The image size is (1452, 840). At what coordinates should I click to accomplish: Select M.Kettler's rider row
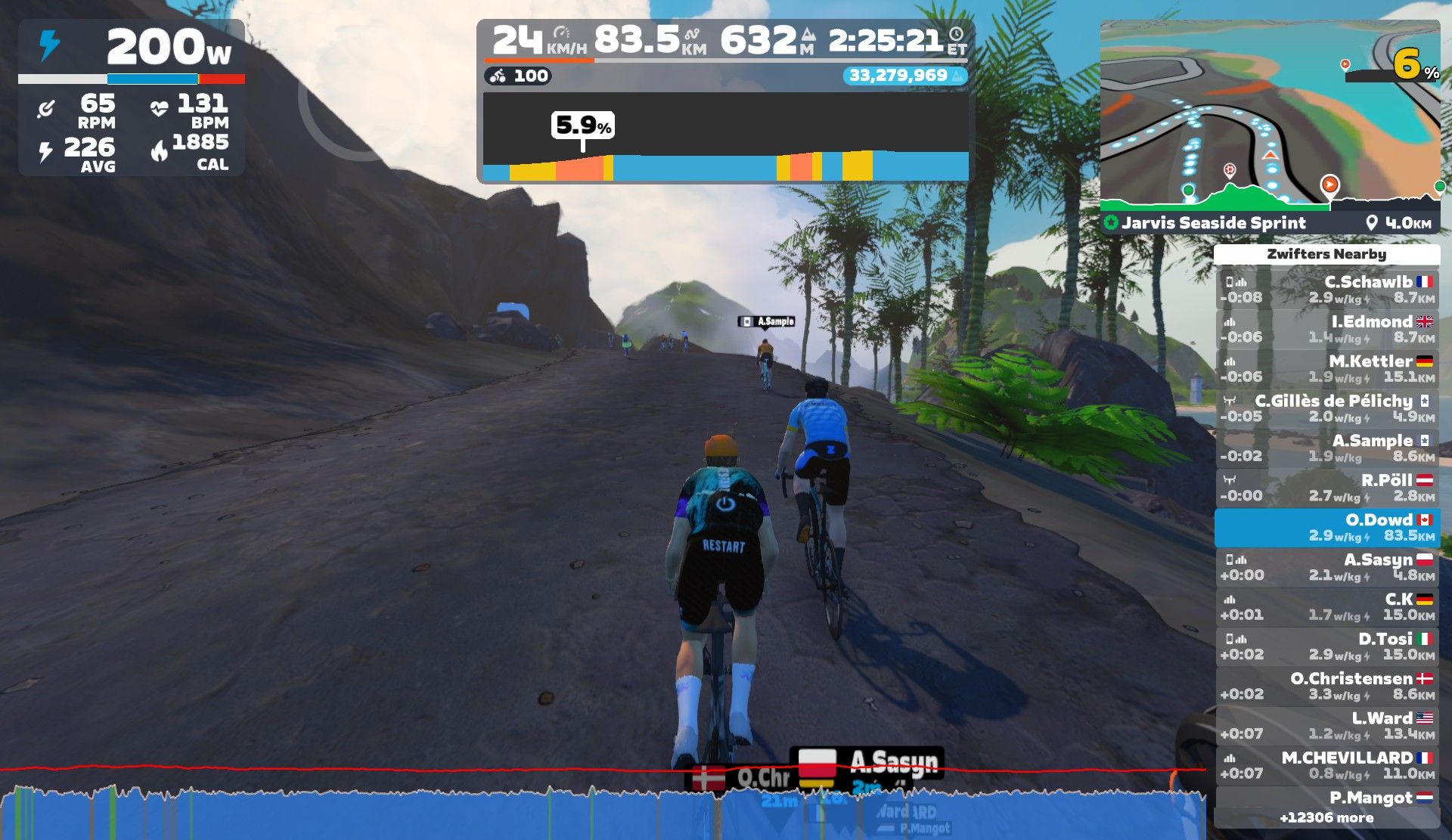(x=1327, y=369)
